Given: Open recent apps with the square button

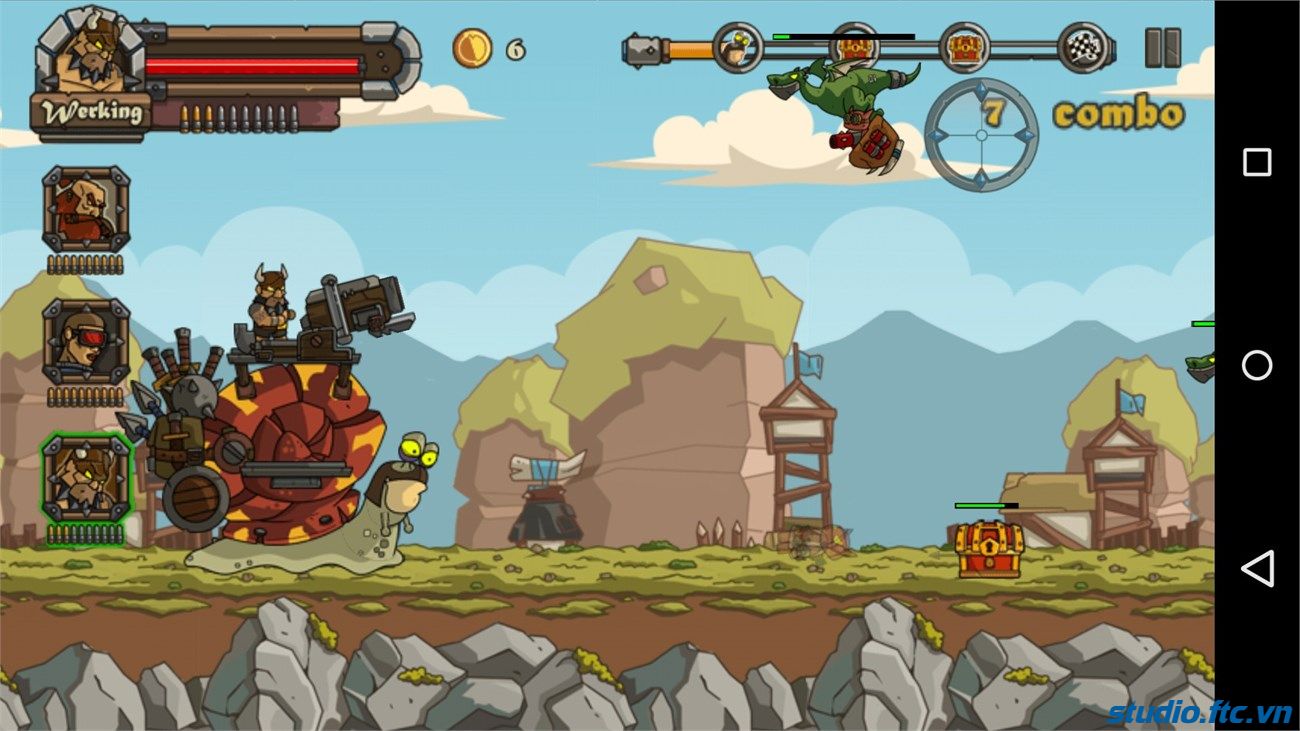Looking at the screenshot, I should point(1257,162).
